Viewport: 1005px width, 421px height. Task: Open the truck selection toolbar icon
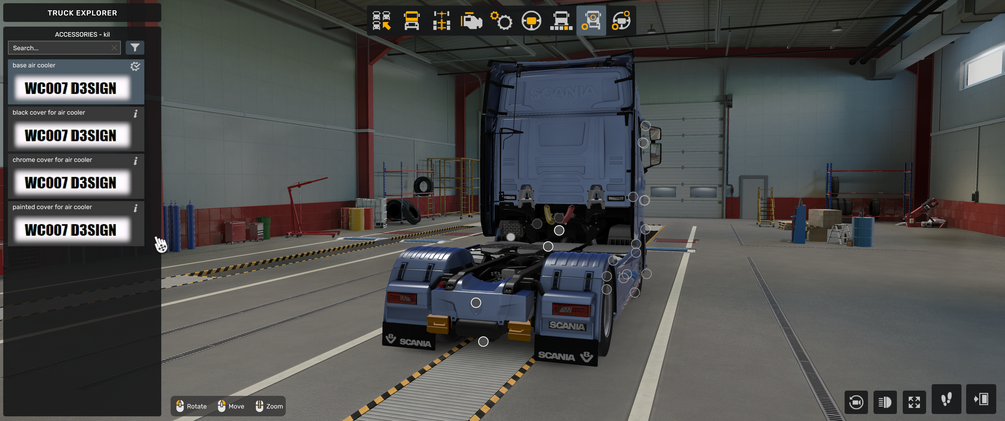point(381,20)
